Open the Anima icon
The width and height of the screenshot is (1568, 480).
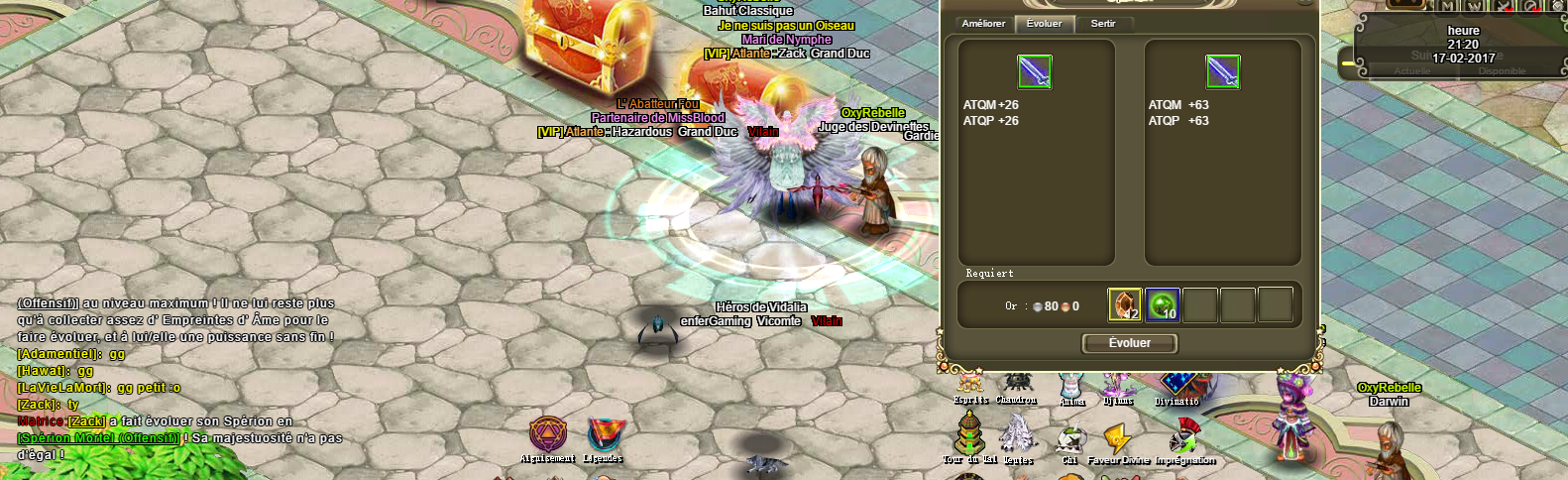[x=1071, y=387]
